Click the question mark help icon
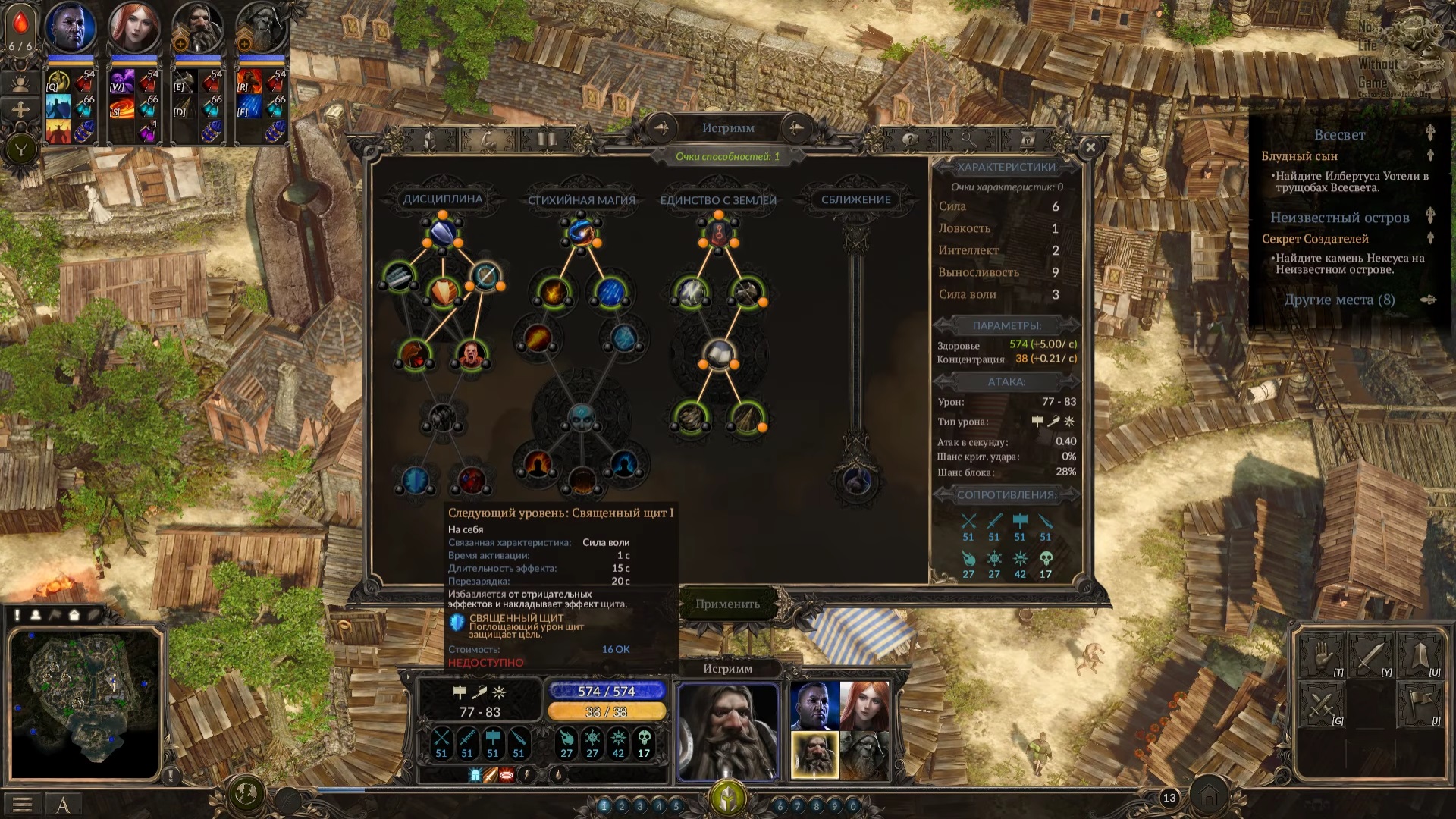The image size is (1456, 819). pyautogui.click(x=909, y=140)
